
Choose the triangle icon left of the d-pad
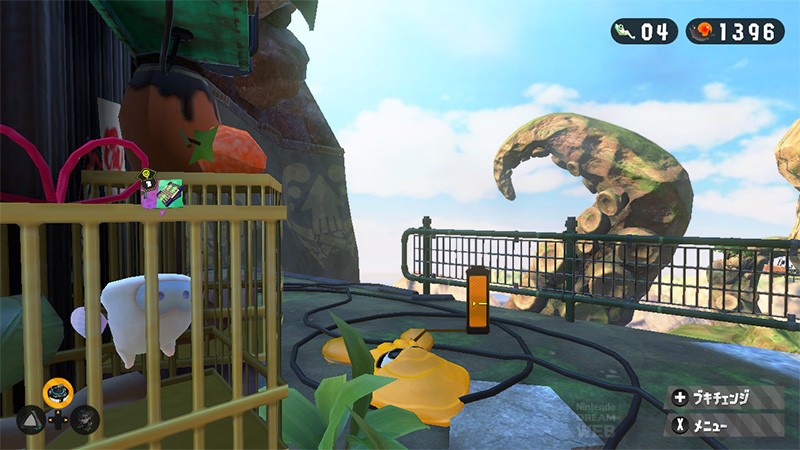point(31,418)
